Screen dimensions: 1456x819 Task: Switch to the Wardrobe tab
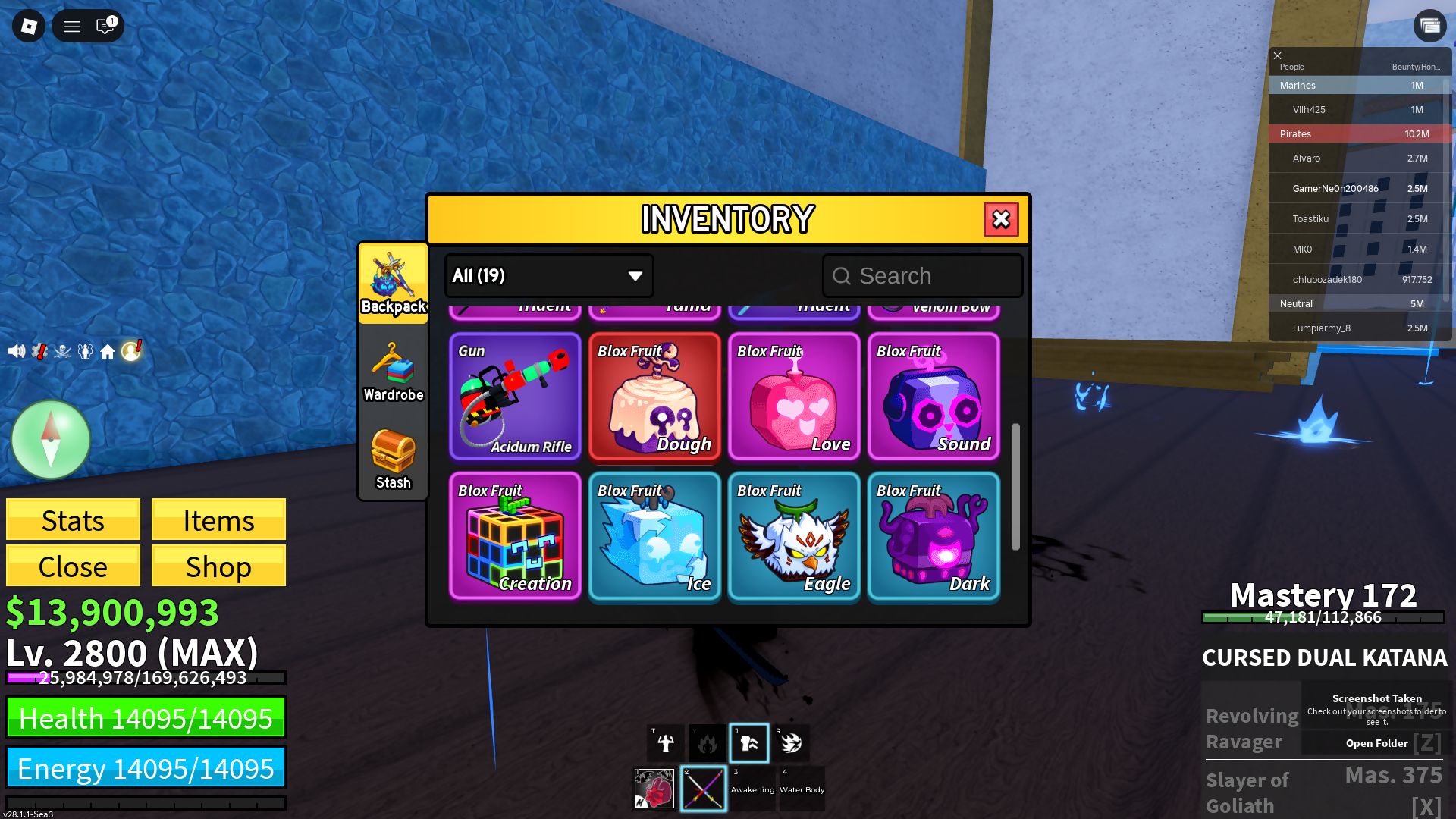[x=393, y=372]
